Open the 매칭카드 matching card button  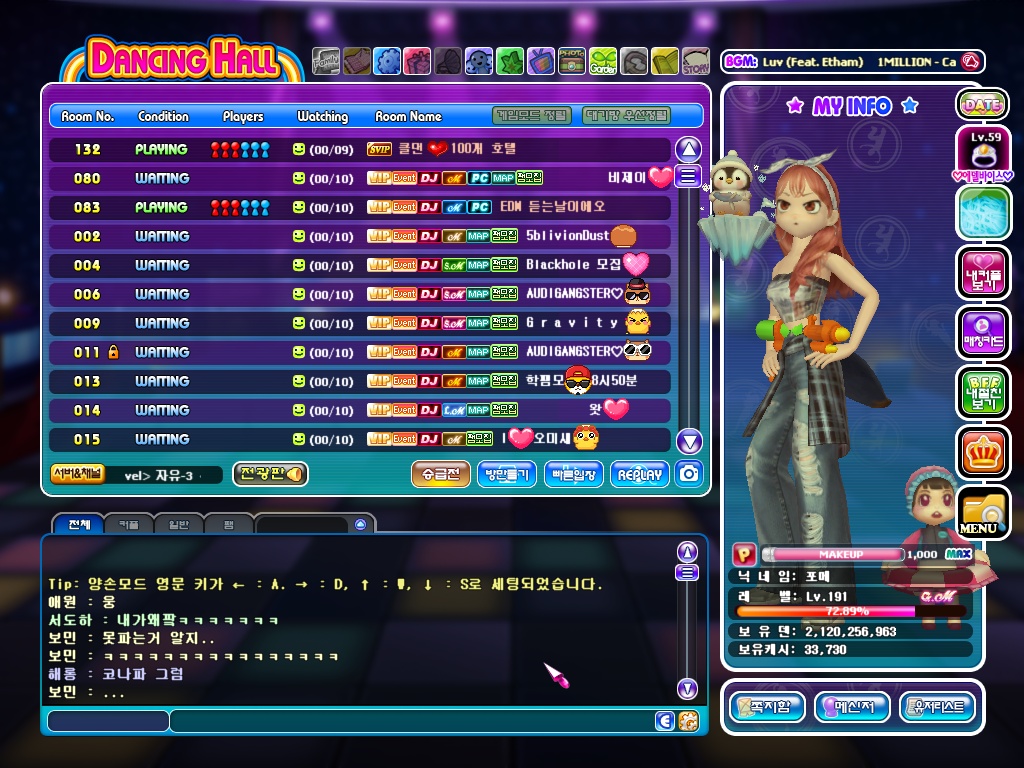(981, 332)
